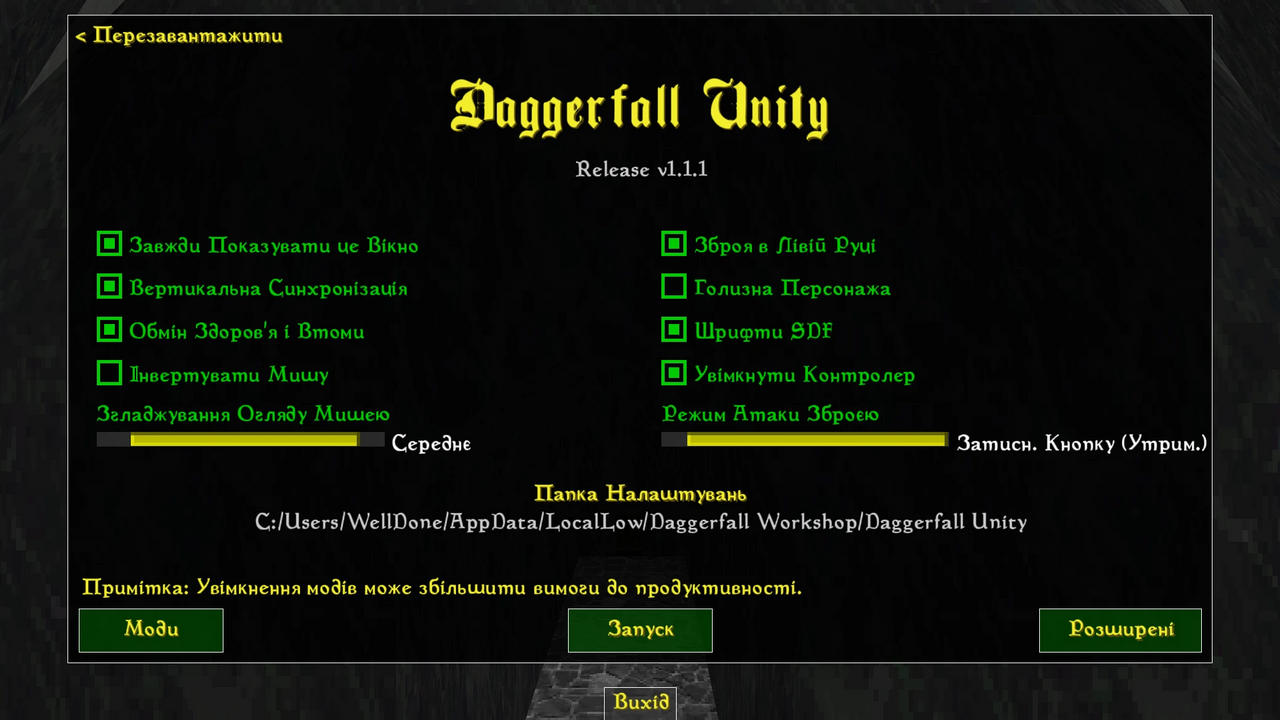Viewport: 1280px width, 720px height.
Task: Click the "< Перезавантажити" back link
Action: (x=178, y=36)
